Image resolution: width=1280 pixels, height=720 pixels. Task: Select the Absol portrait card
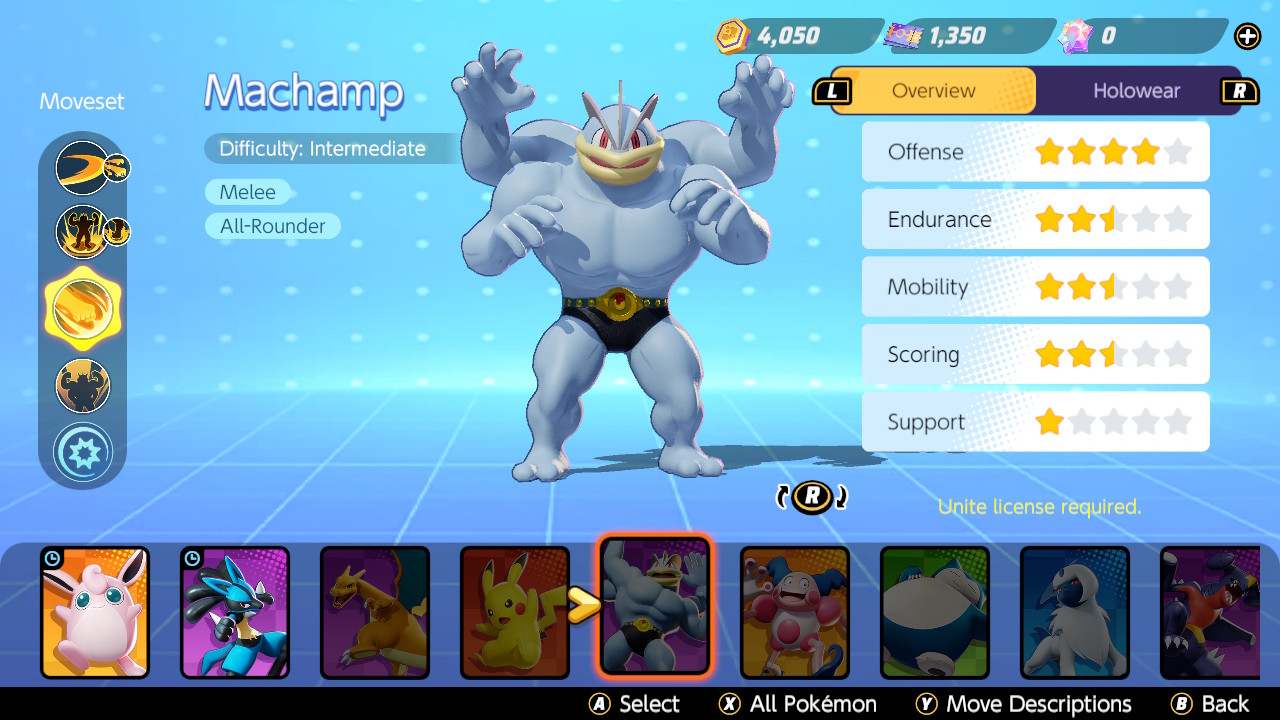[1075, 612]
